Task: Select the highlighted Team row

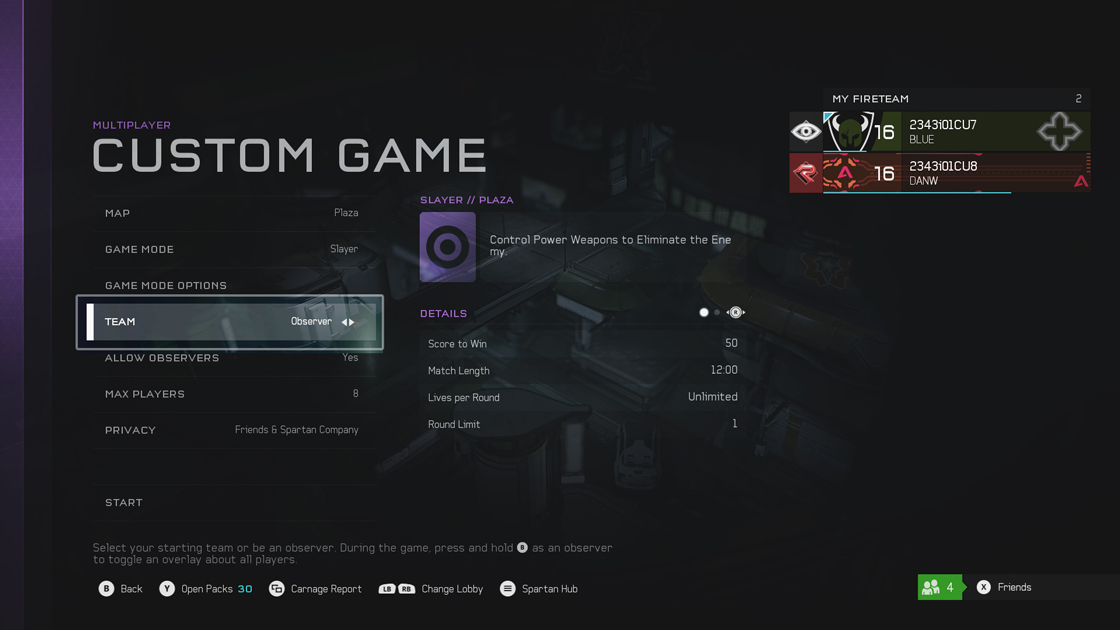Action: [x=200, y=322]
